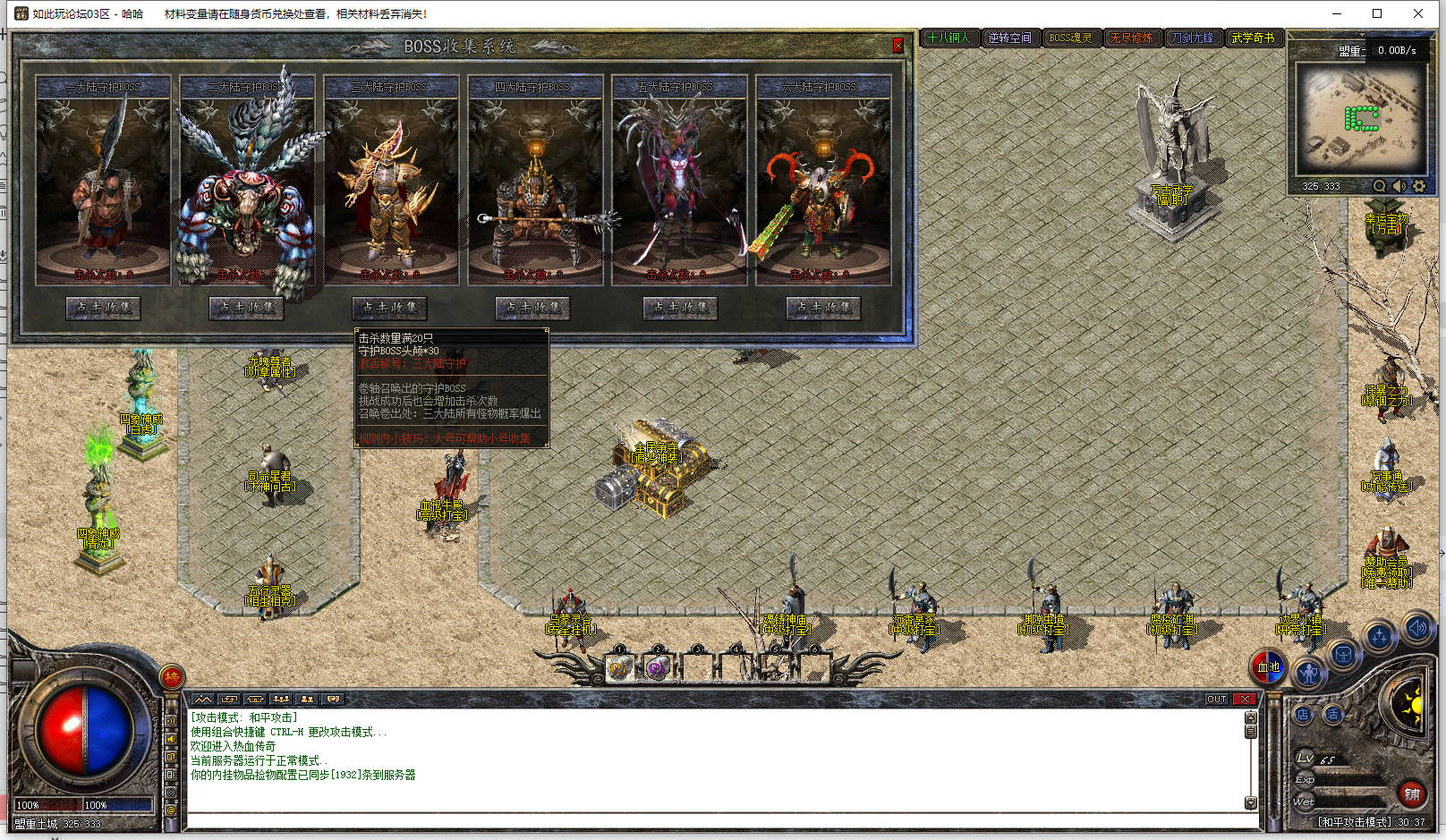1446x840 pixels.
Task: Open the 十八铜人 menu
Action: point(949,38)
